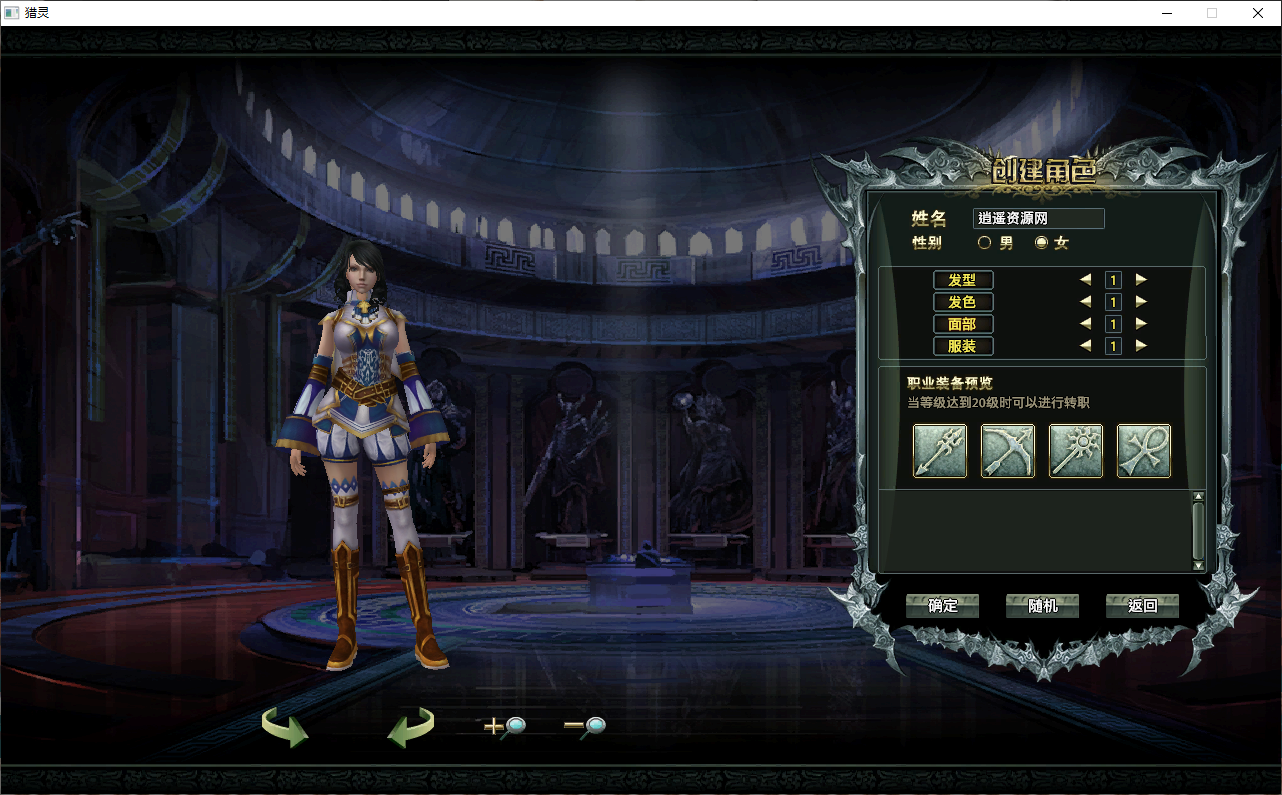Click the scrollbar down arrow in the panel
Viewport: 1282px width, 795px height.
[x=1198, y=566]
